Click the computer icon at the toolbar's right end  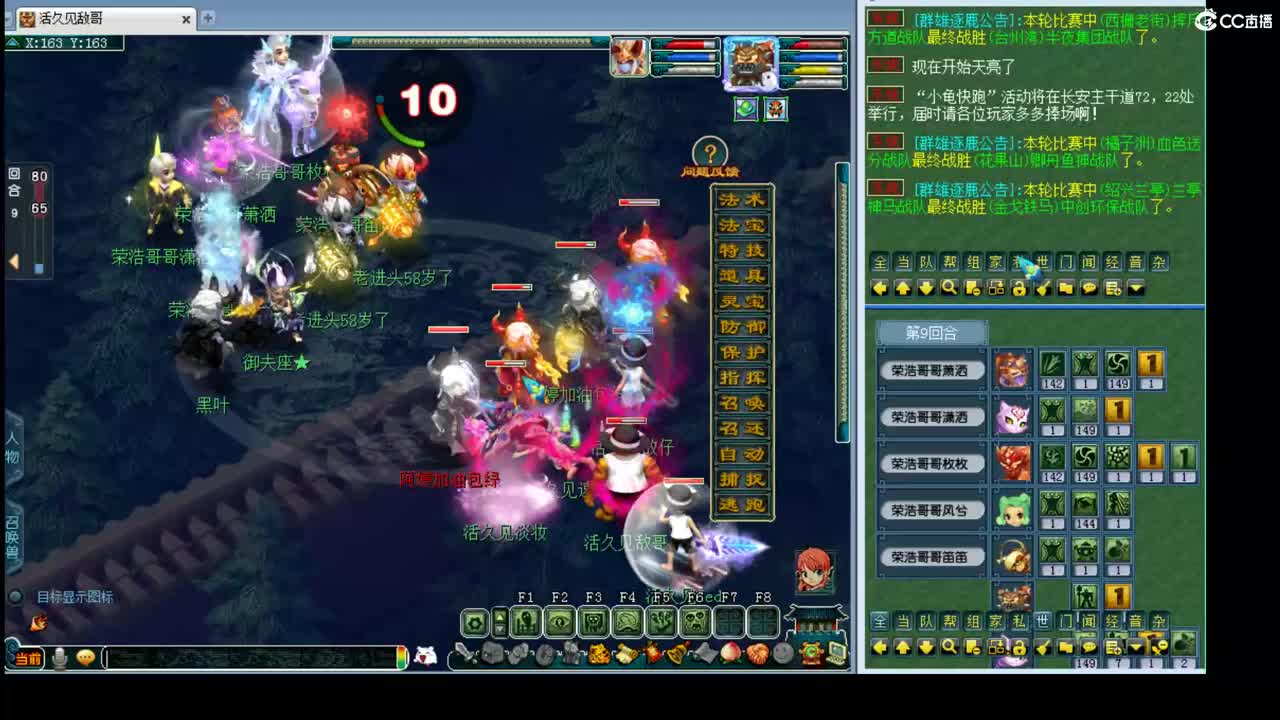(x=838, y=653)
